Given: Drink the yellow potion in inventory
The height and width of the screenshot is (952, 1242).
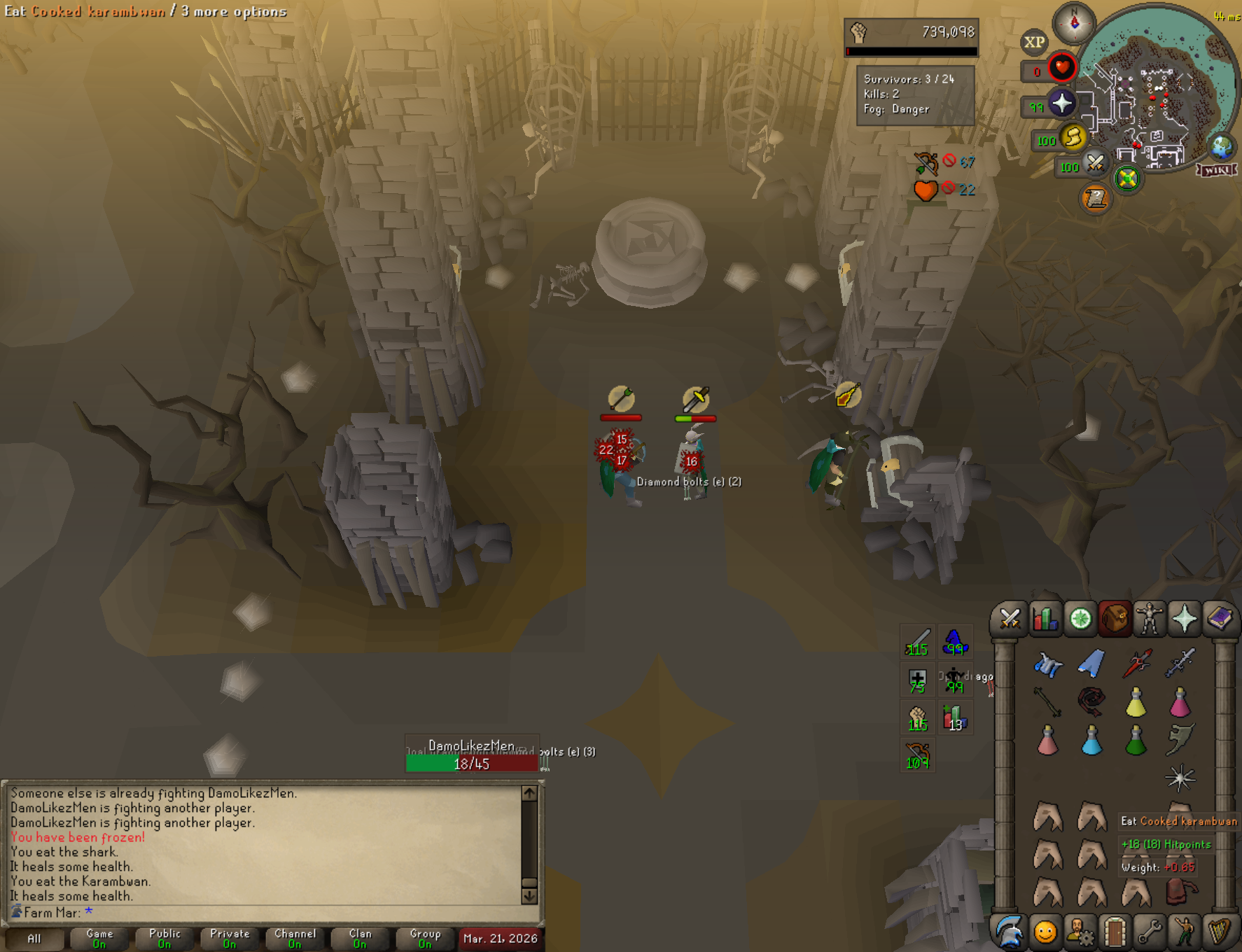Looking at the screenshot, I should [1136, 702].
